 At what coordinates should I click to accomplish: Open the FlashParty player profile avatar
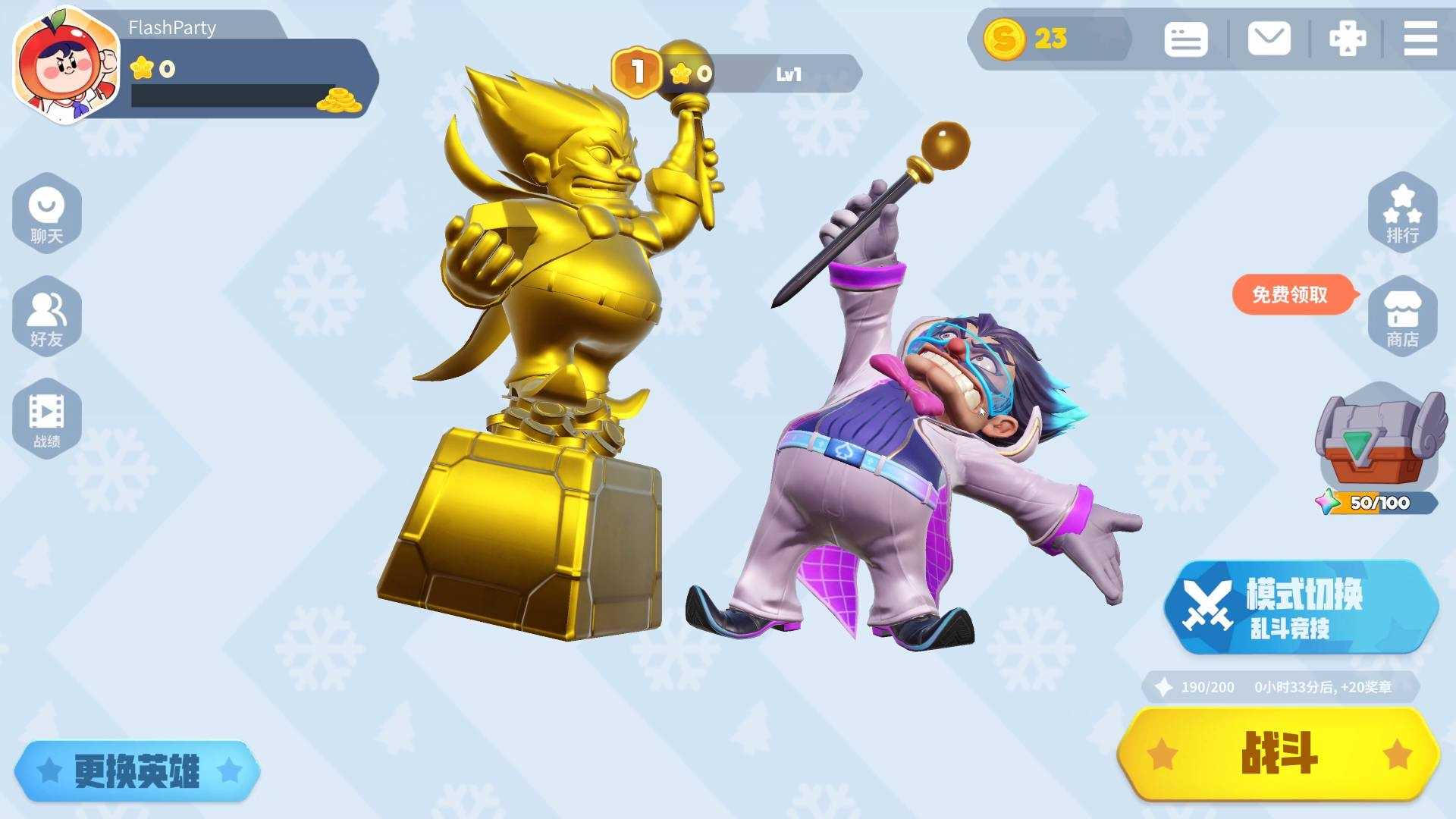[67, 67]
